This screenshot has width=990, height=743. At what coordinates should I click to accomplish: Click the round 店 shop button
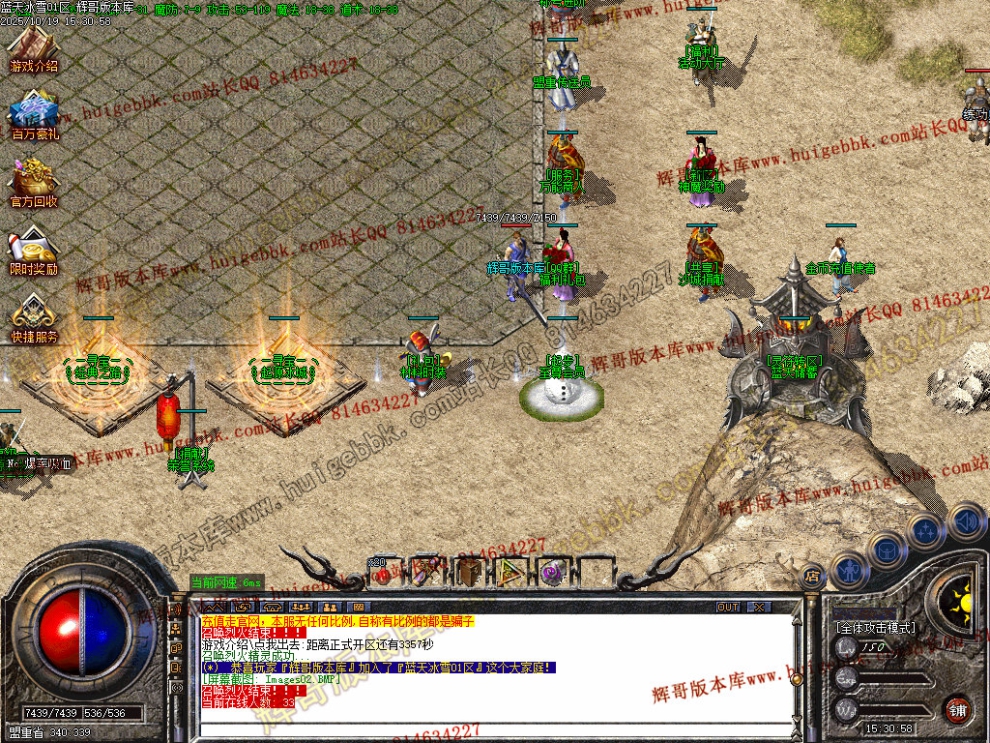click(813, 576)
